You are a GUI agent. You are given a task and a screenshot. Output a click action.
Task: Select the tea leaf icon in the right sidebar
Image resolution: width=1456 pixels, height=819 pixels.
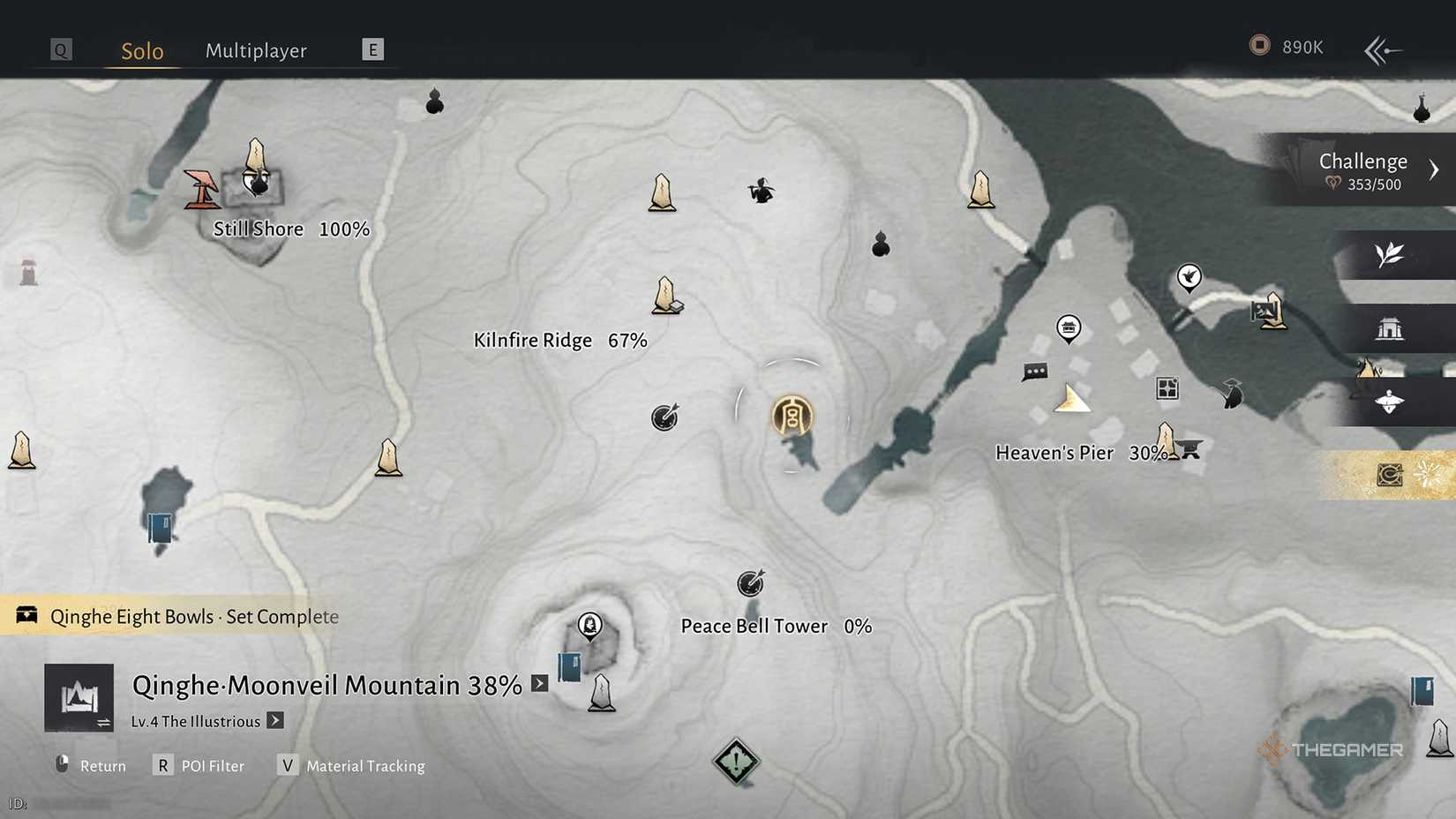point(1389,253)
